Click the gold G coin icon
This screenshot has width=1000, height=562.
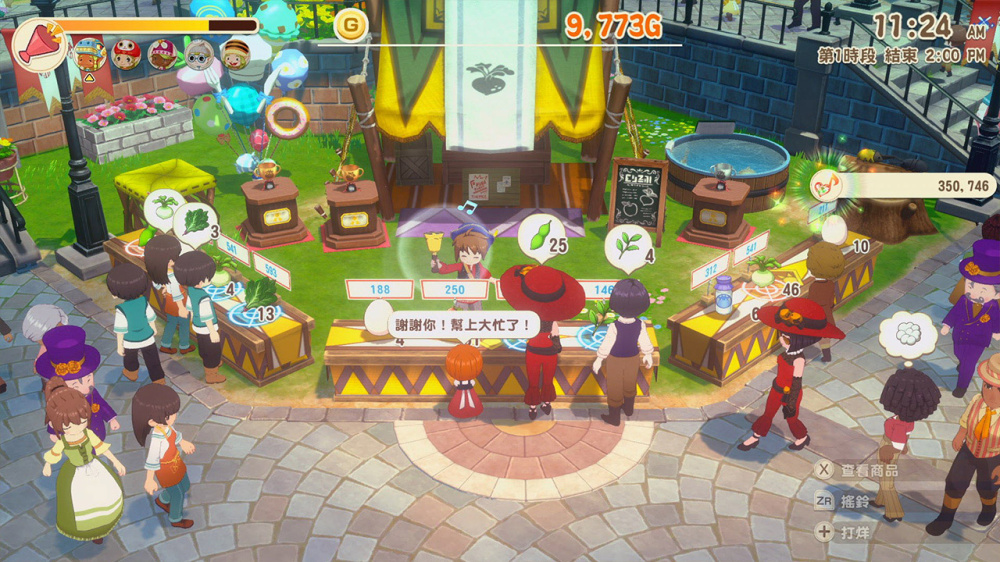click(351, 25)
